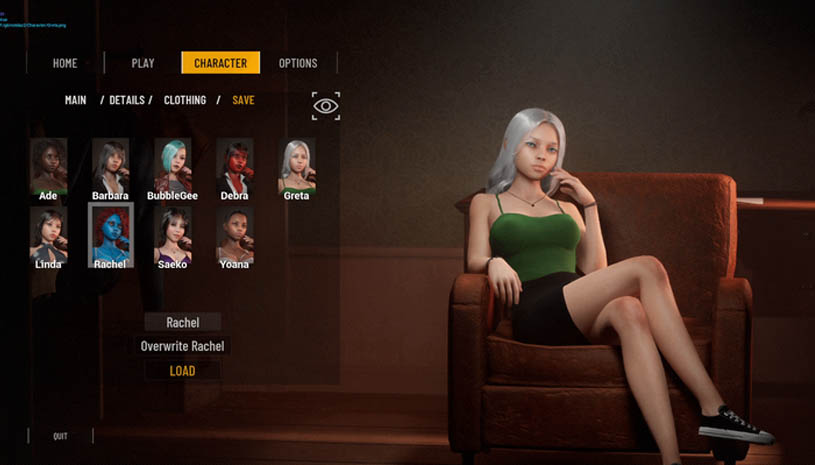Screen dimensions: 815x465
Task: Go to the Main sub-section
Action: tap(76, 100)
